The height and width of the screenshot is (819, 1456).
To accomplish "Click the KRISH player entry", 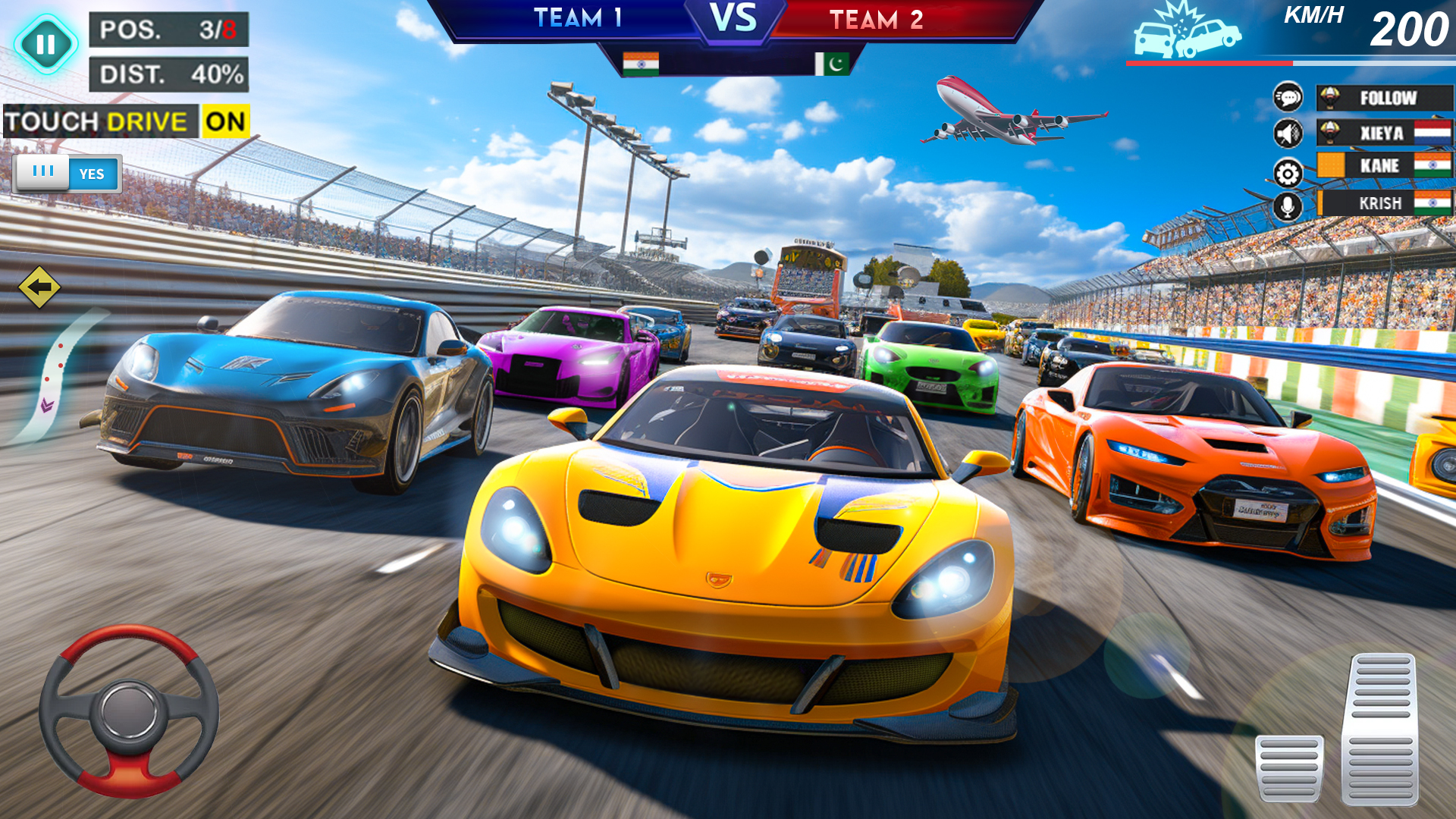I will click(x=1383, y=202).
